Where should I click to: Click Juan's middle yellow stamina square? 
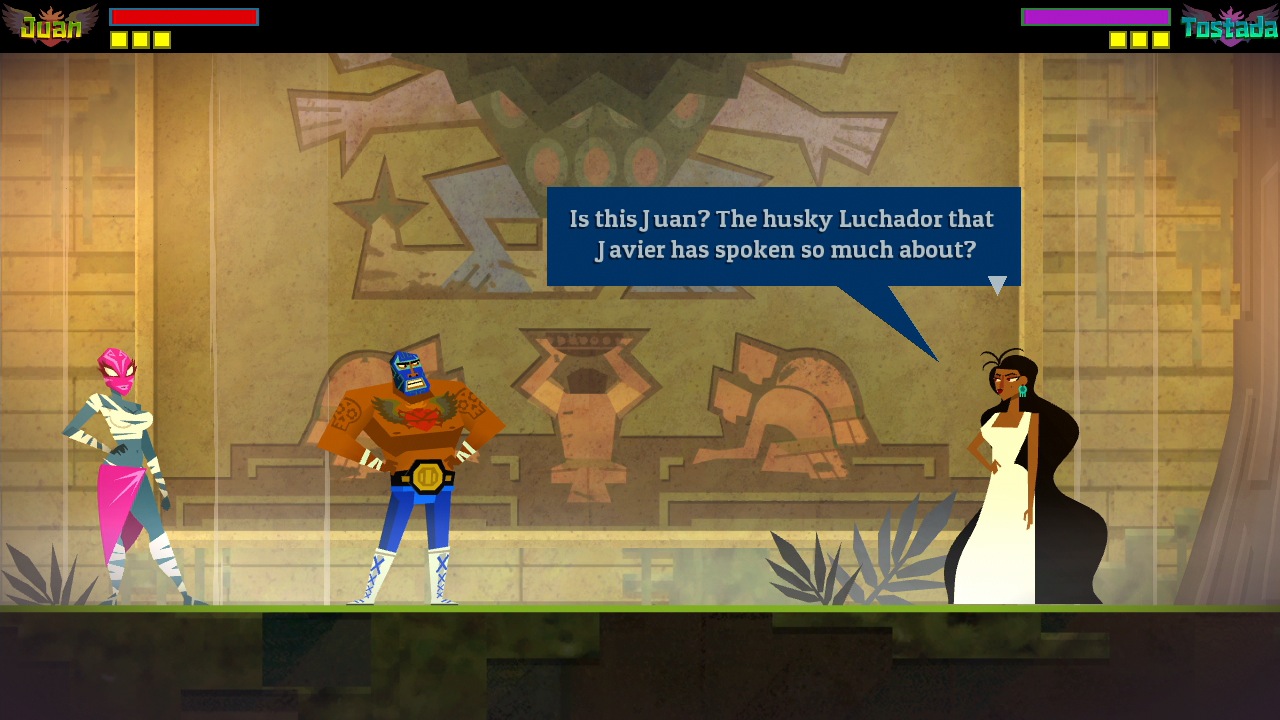coord(141,41)
